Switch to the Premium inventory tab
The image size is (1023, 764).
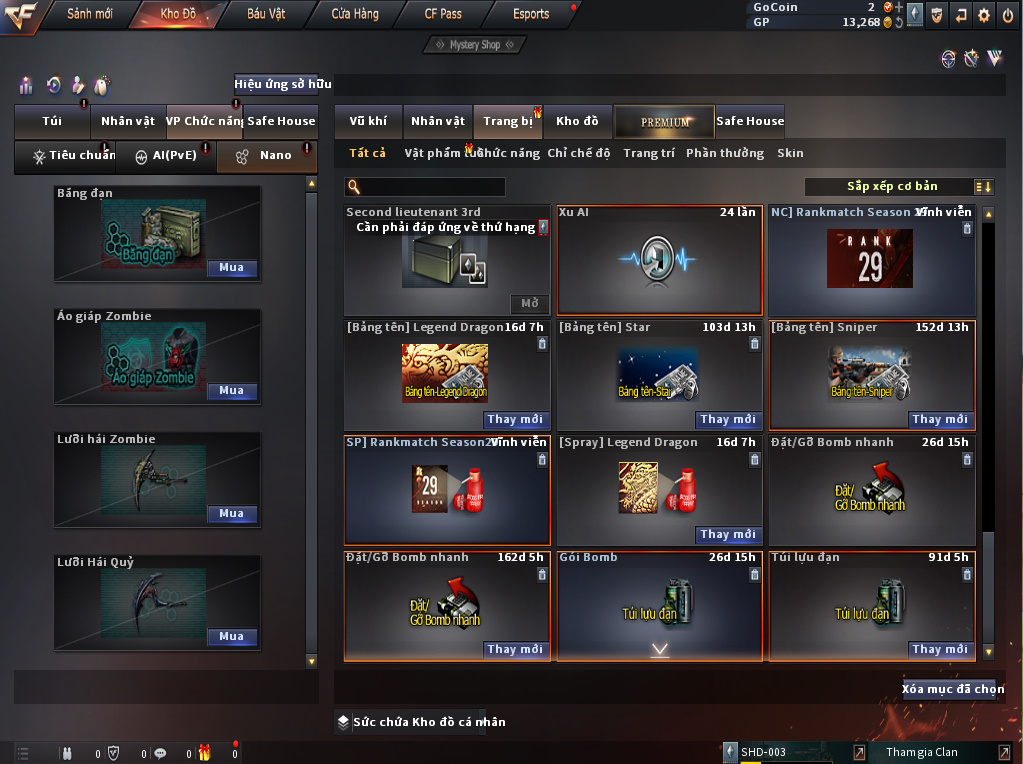click(664, 121)
